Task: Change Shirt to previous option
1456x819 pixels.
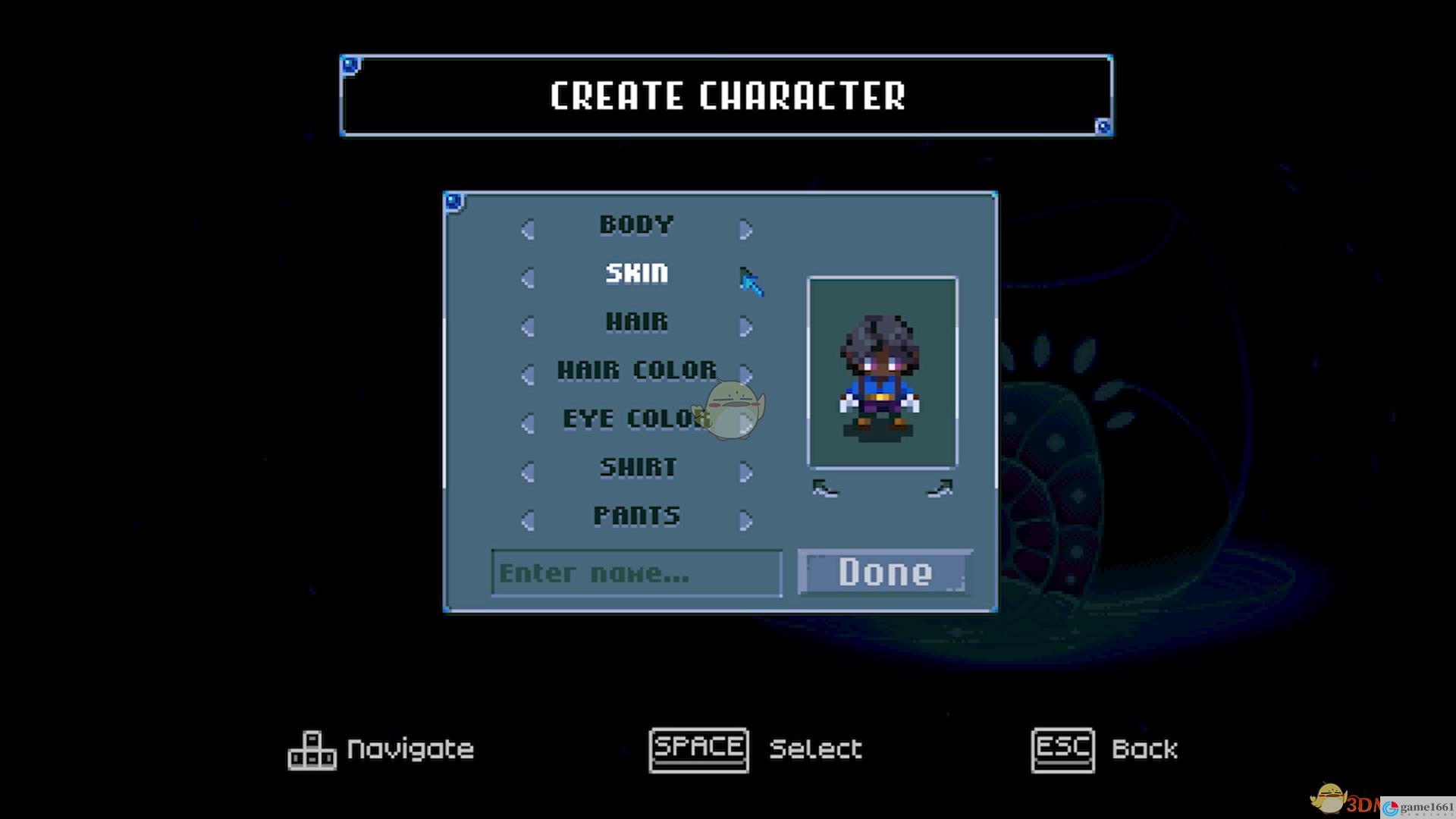Action: click(528, 472)
